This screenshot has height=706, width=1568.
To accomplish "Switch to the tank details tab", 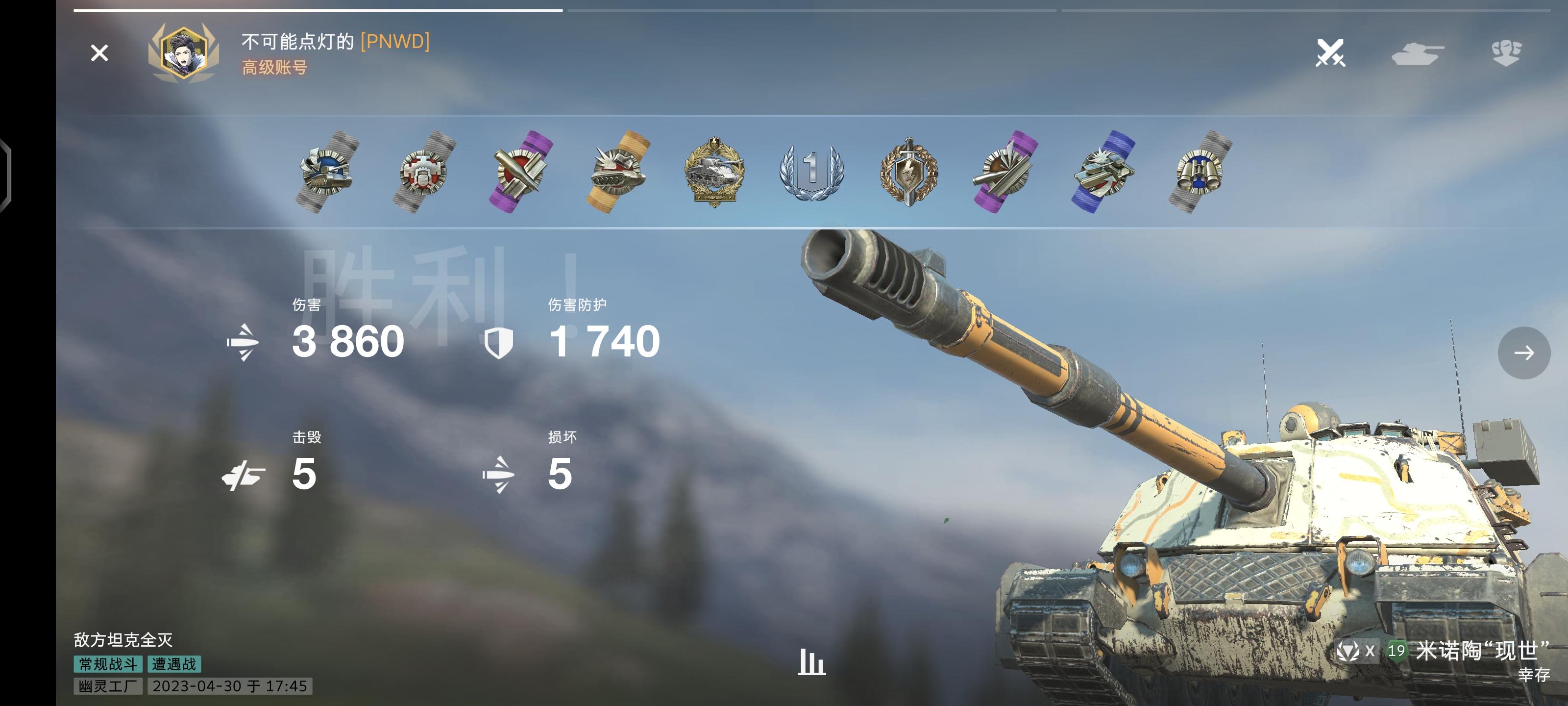I will 1417,53.
